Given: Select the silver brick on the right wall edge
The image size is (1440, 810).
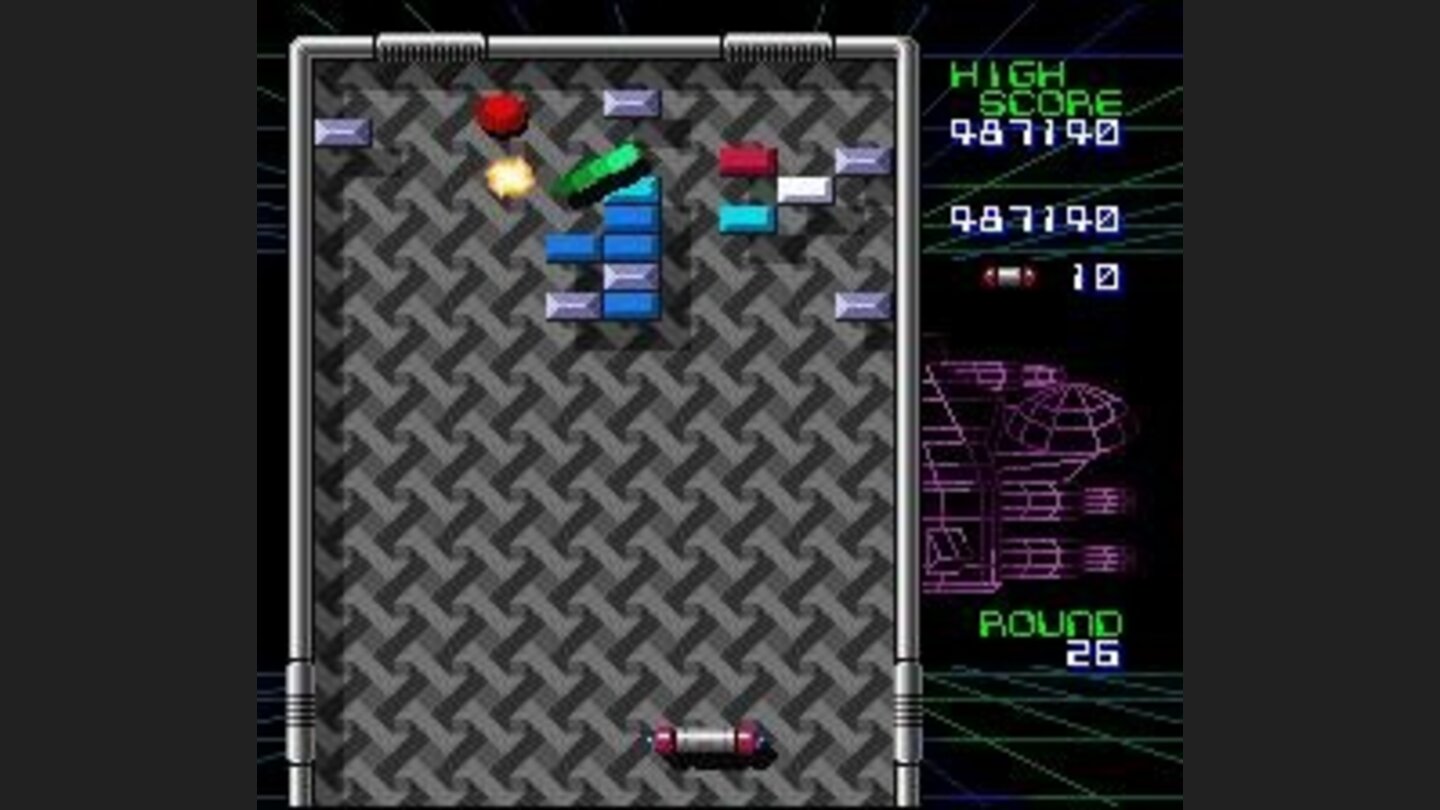Looking at the screenshot, I should pyautogui.click(x=861, y=158).
